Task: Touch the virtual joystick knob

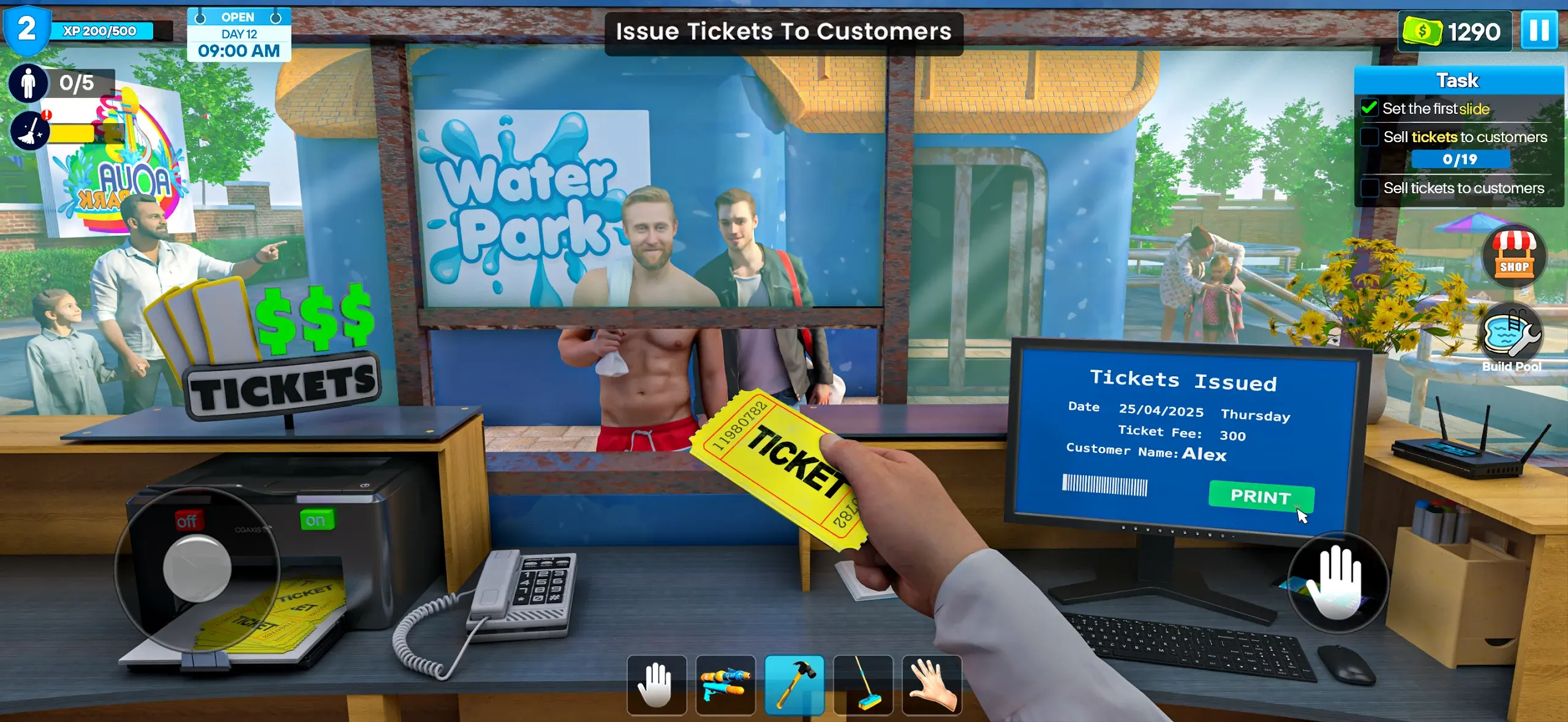Action: (197, 568)
